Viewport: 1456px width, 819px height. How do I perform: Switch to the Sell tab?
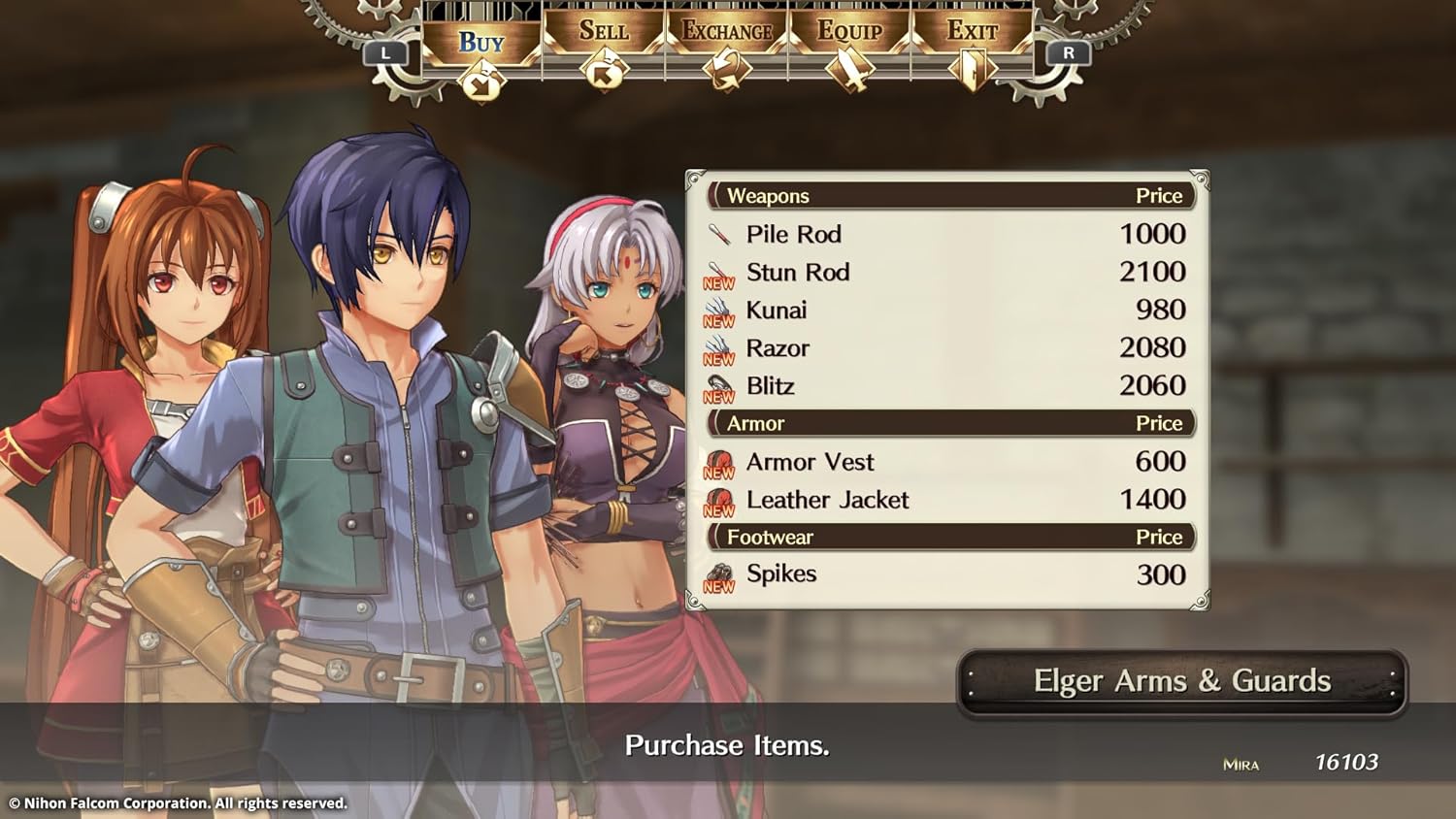pyautogui.click(x=603, y=30)
